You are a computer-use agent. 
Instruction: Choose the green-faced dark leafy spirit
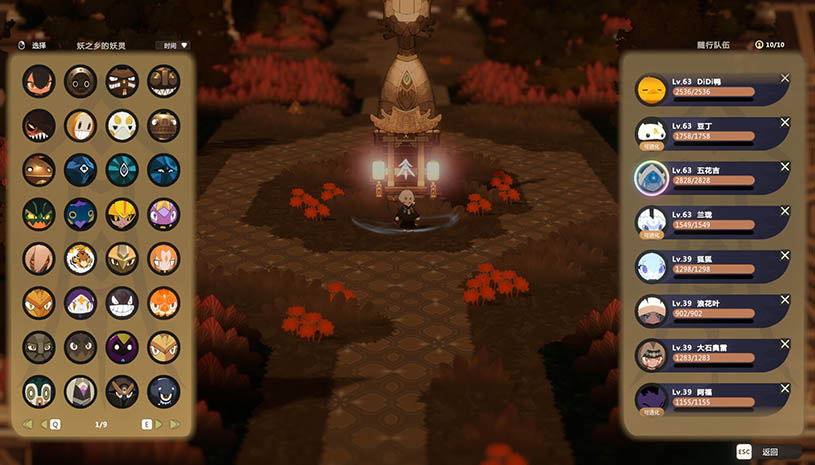(39, 213)
